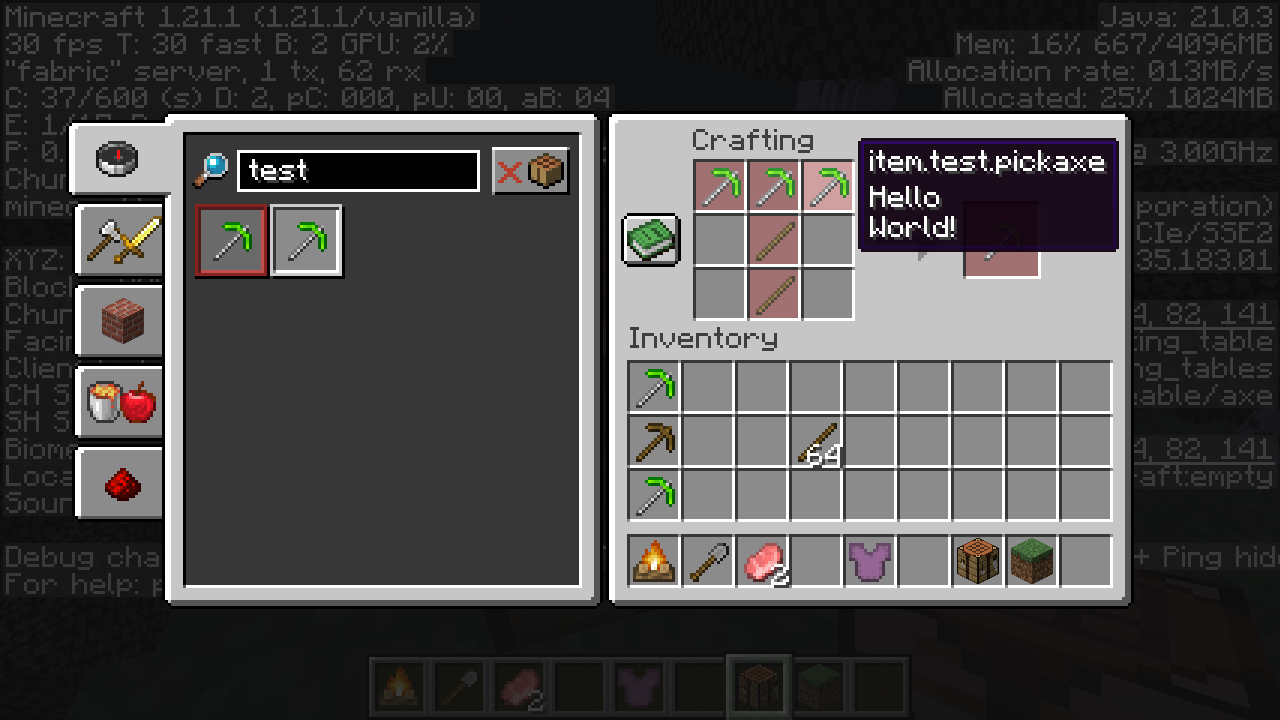Toggle the show-craftable-only filter button
Viewport: 1280px width, 720px height.
[531, 171]
